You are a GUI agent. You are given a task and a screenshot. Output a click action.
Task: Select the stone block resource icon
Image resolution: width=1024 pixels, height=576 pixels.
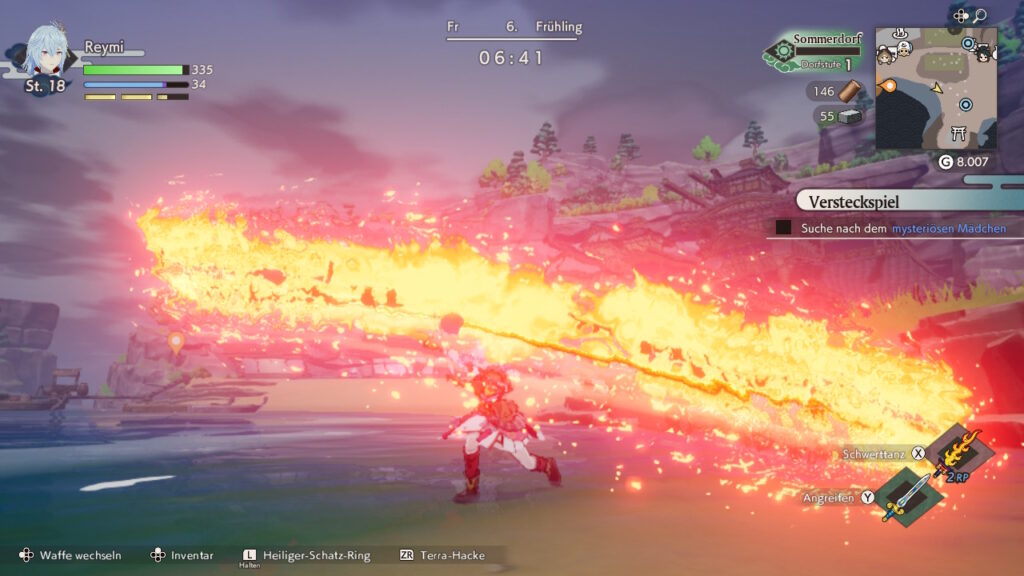849,116
